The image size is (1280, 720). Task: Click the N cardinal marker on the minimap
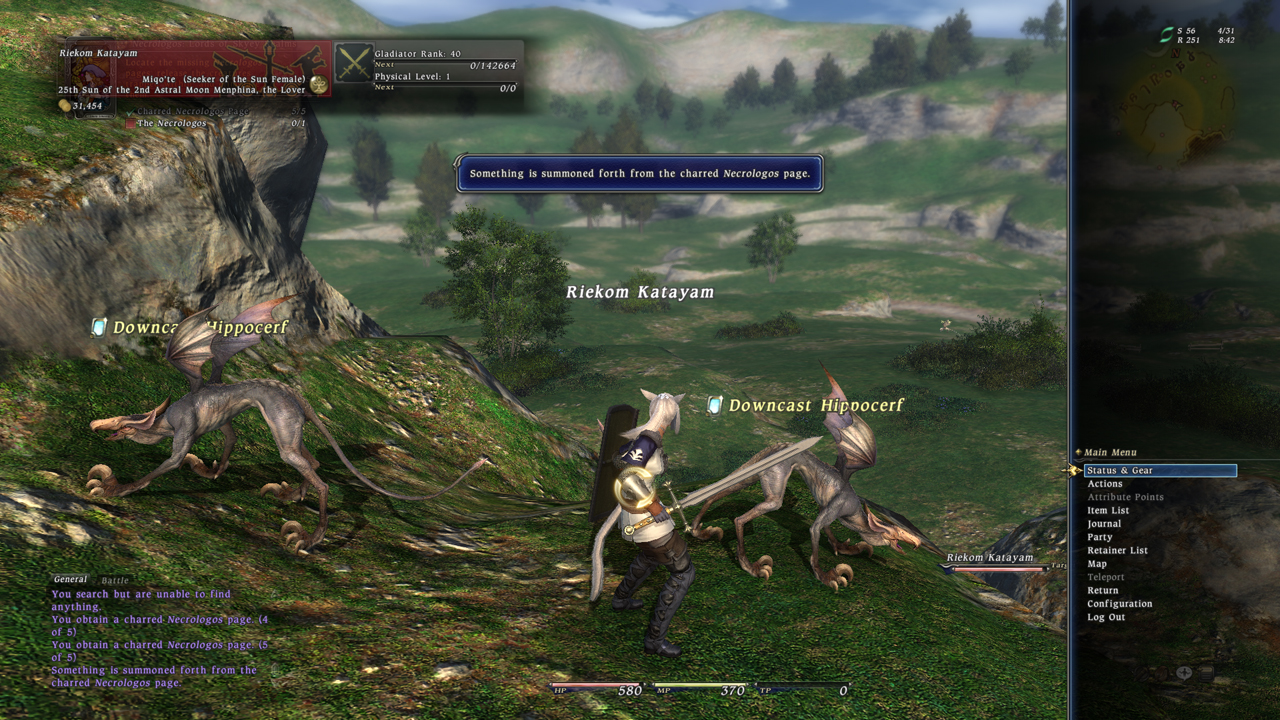pos(1176,52)
